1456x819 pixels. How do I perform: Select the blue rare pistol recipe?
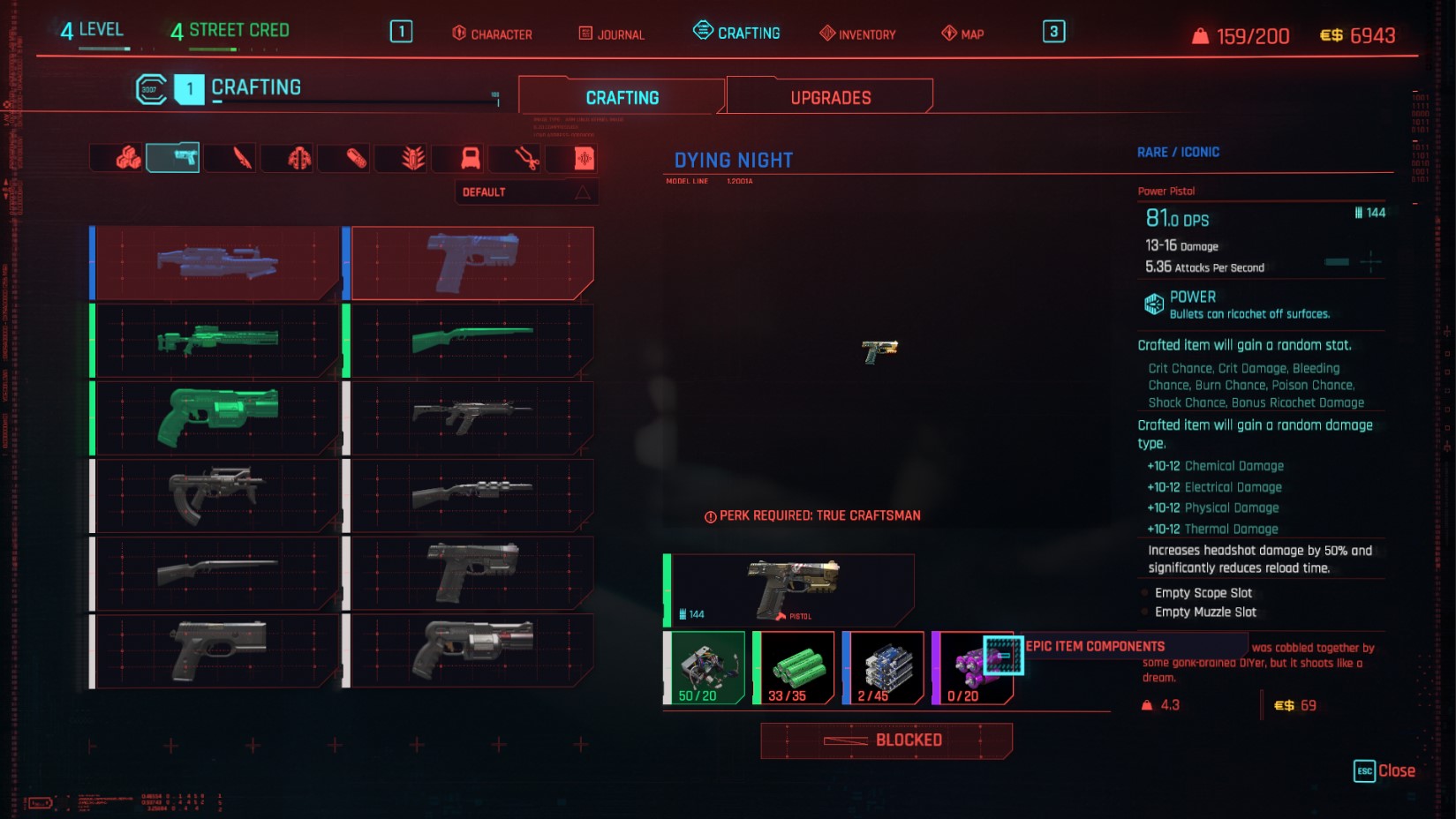472,263
